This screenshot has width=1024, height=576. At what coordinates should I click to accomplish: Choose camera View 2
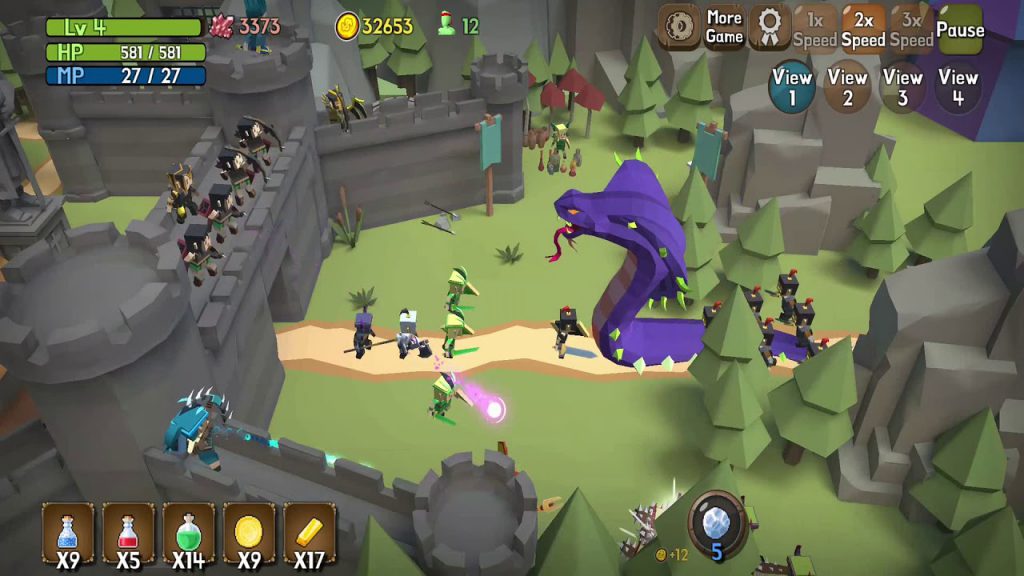(847, 86)
